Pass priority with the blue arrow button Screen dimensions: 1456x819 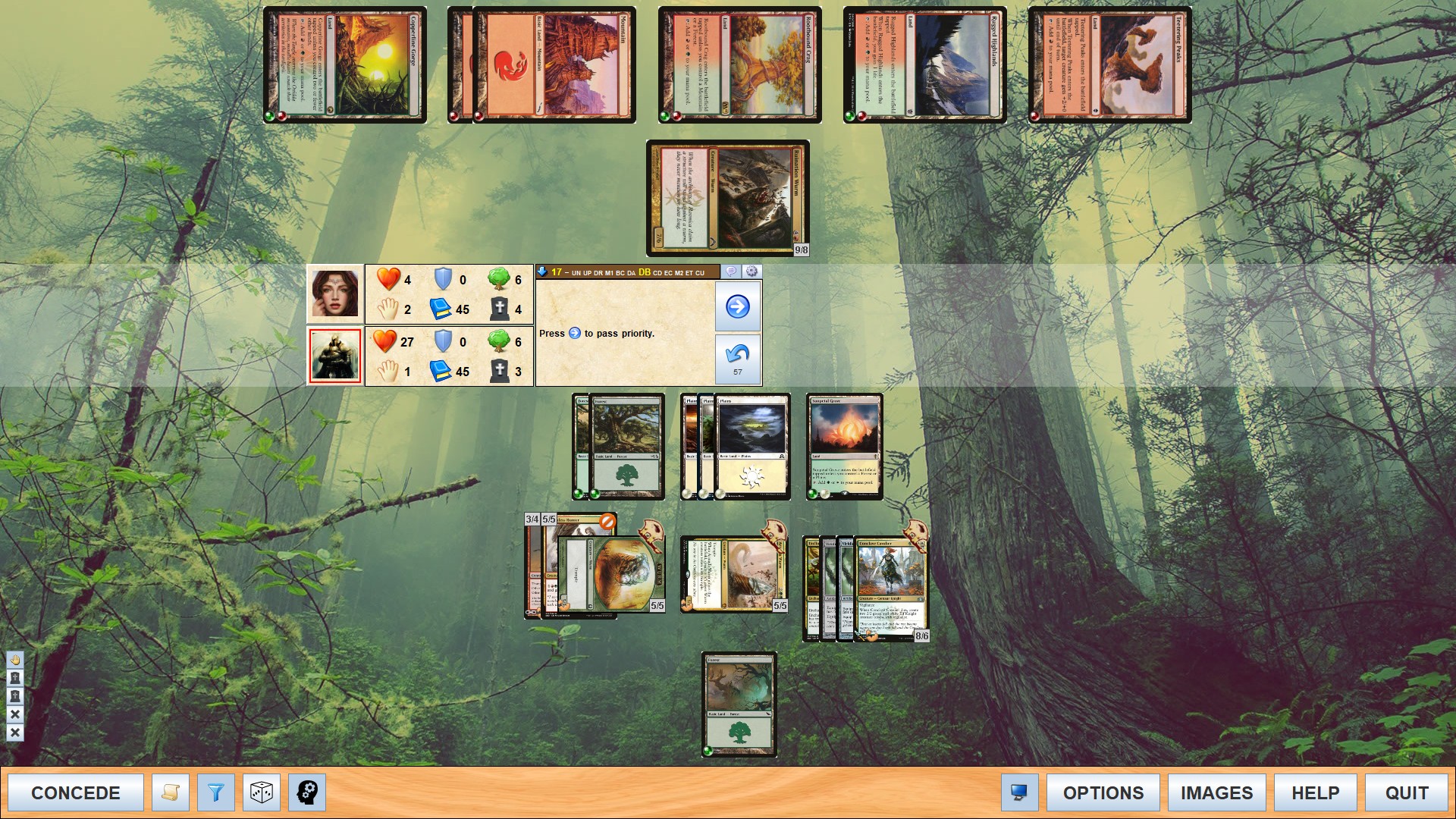click(x=737, y=306)
